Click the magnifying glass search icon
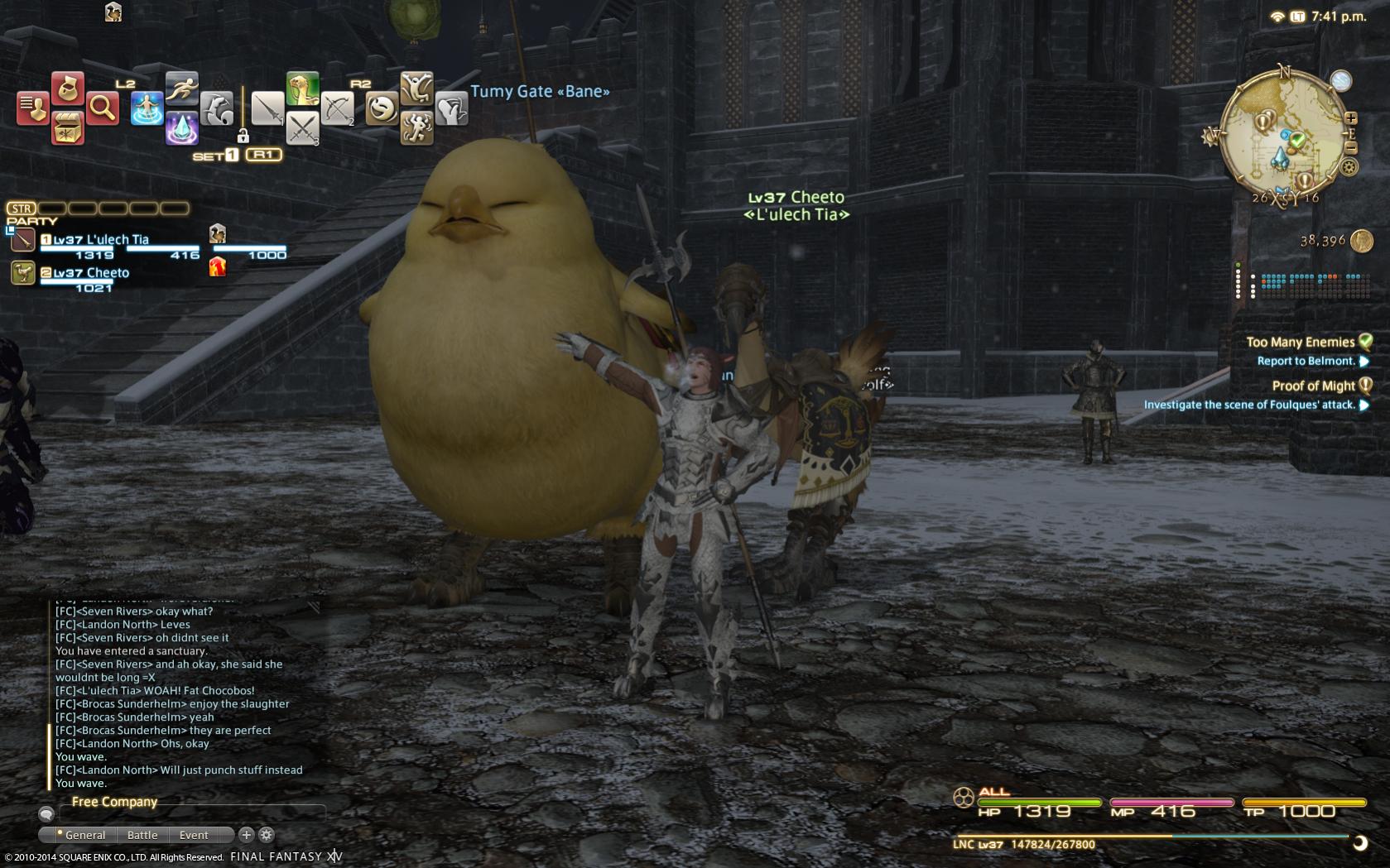The height and width of the screenshot is (868, 1390). click(102, 108)
